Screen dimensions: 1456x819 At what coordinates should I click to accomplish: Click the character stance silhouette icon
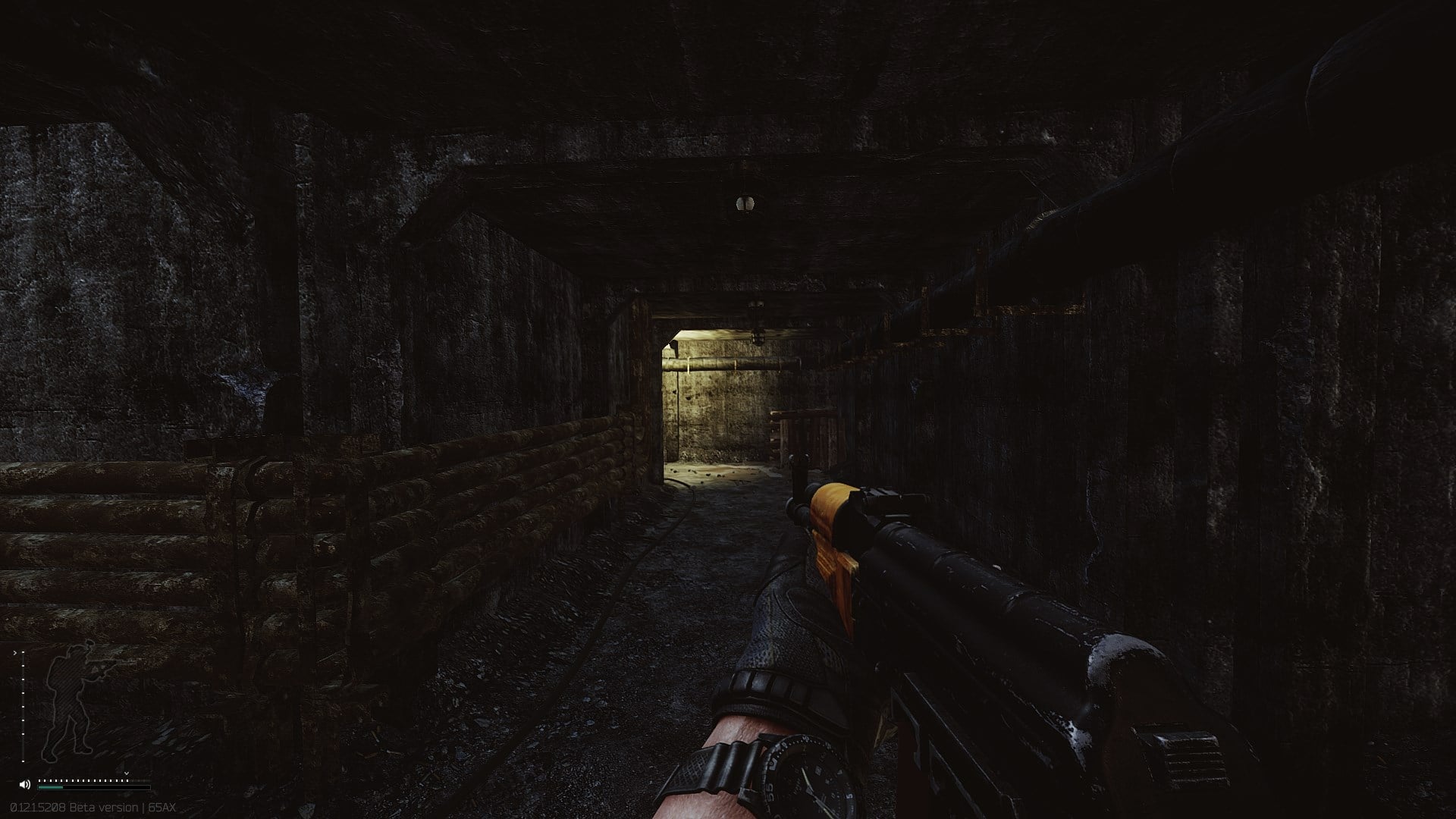pyautogui.click(x=70, y=701)
